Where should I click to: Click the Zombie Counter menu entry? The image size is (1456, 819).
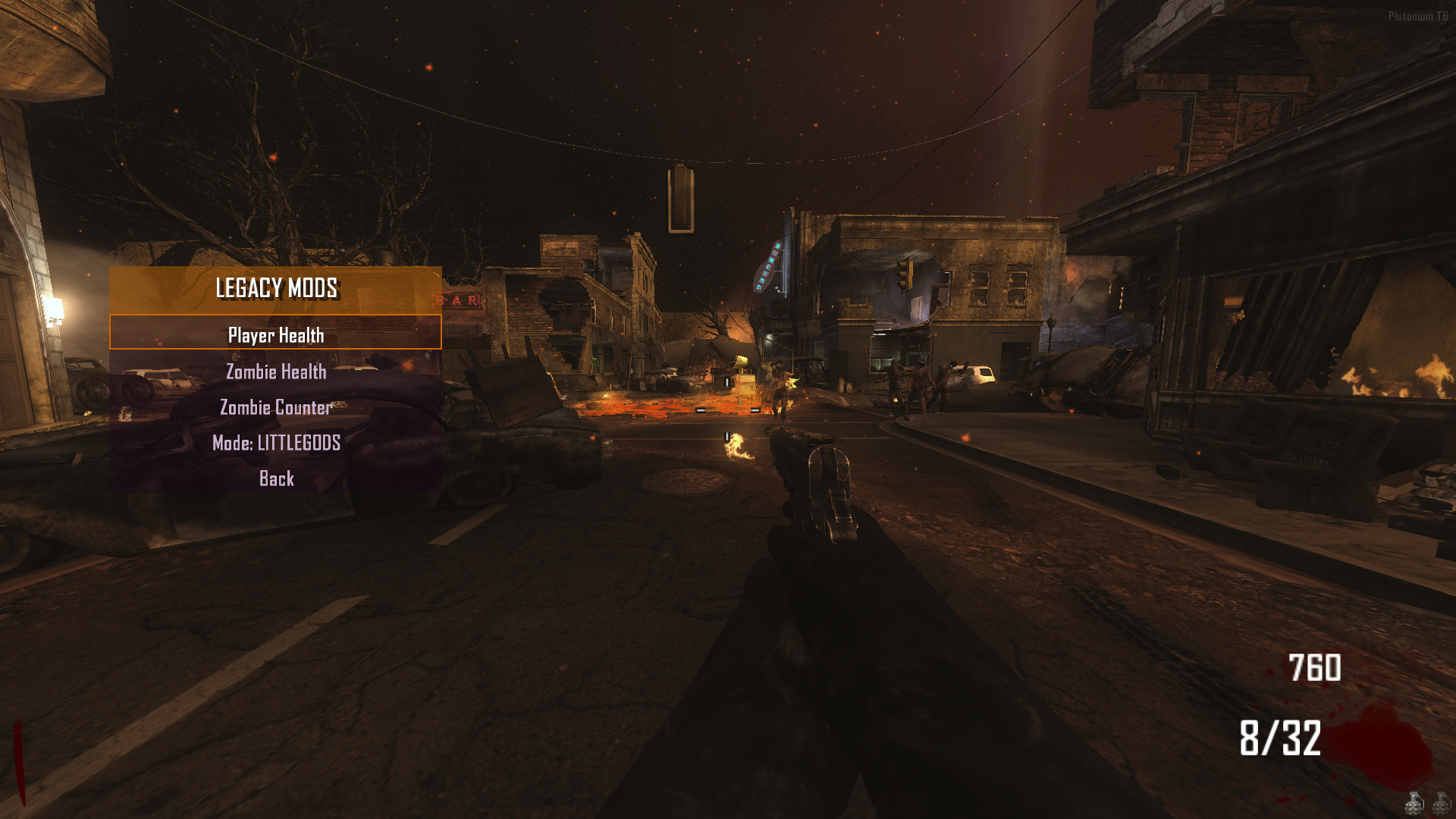276,407
